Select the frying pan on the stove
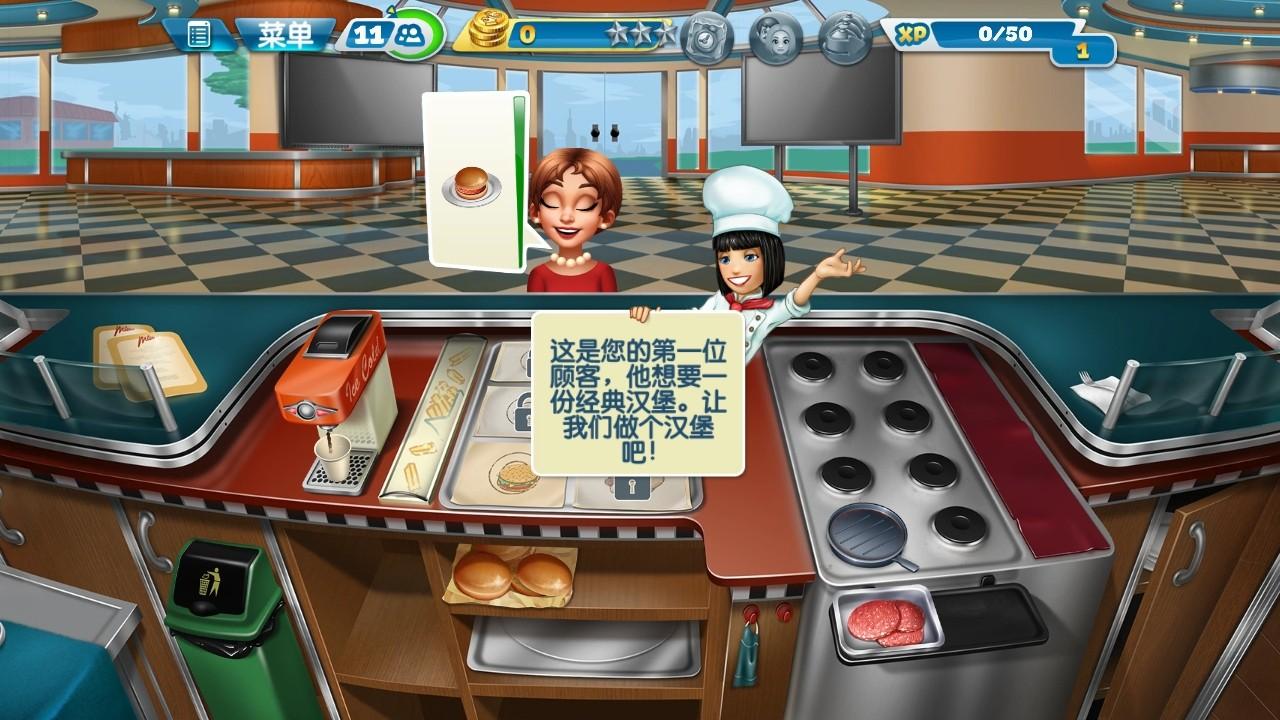The image size is (1280, 720). click(867, 535)
